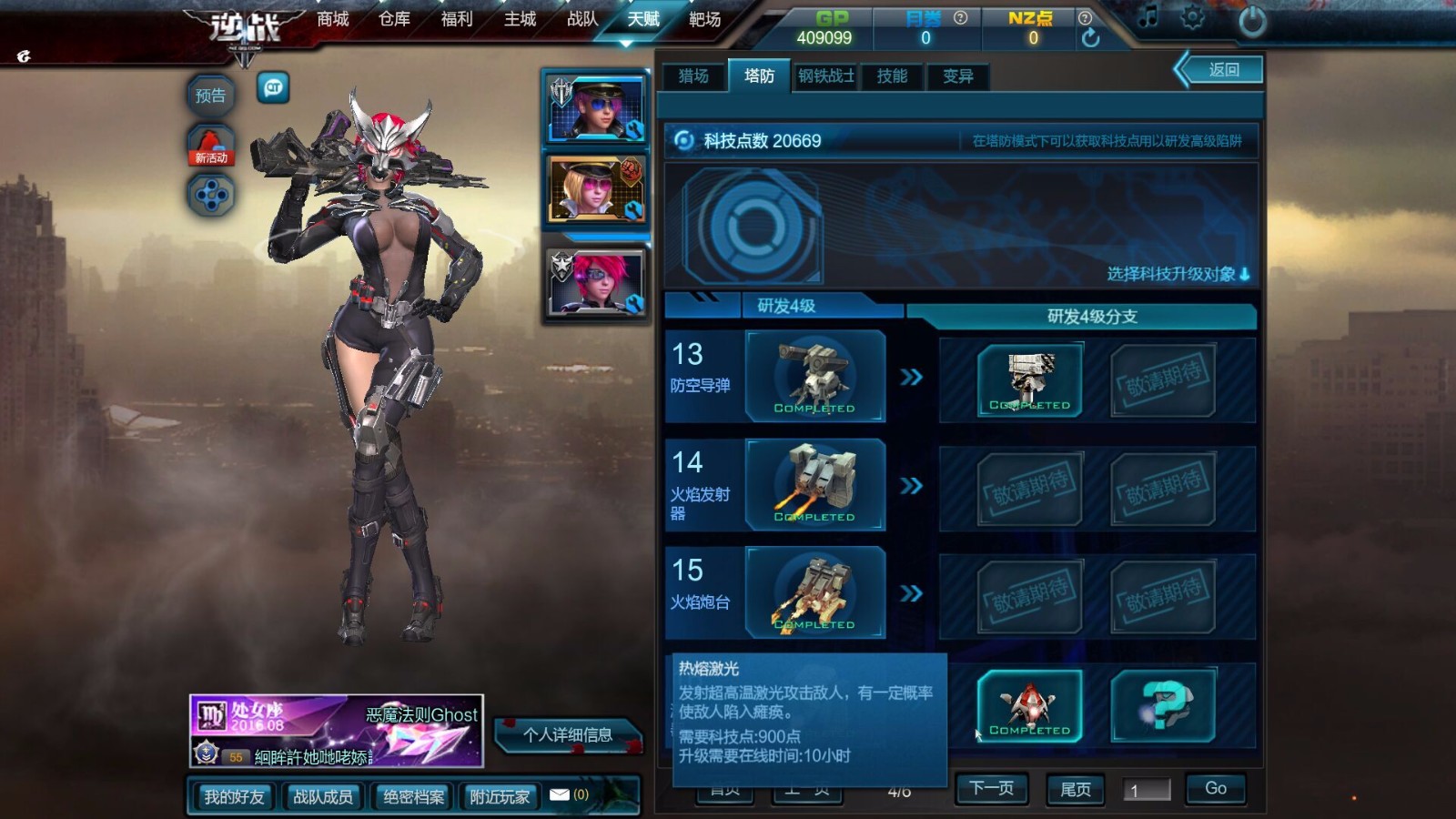Open the 仓库 warehouse menu
Viewport: 1456px width, 819px height.
[395, 19]
